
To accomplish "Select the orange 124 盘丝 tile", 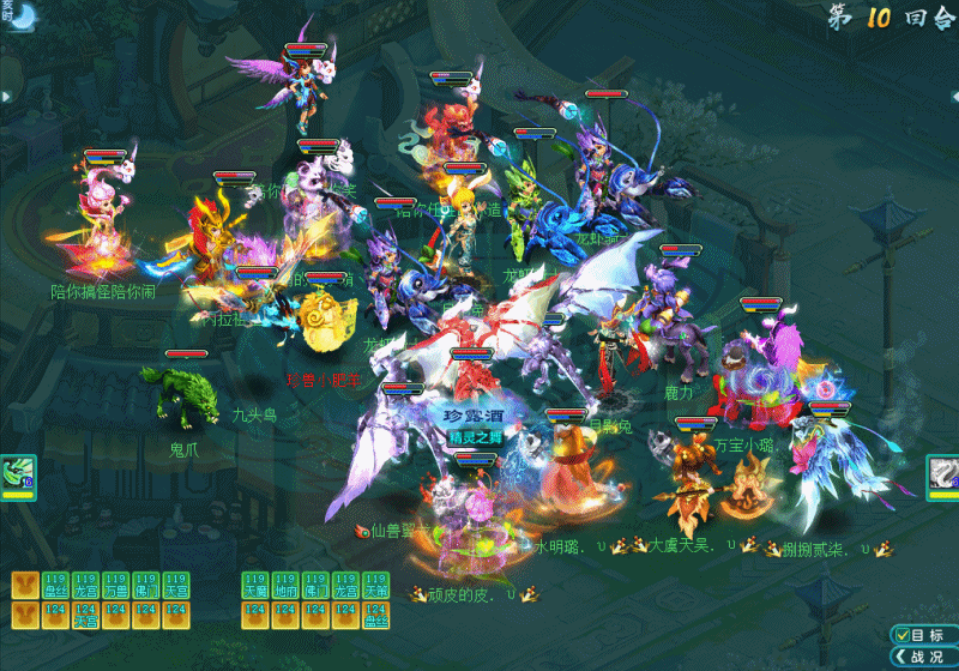I will pos(376,615).
